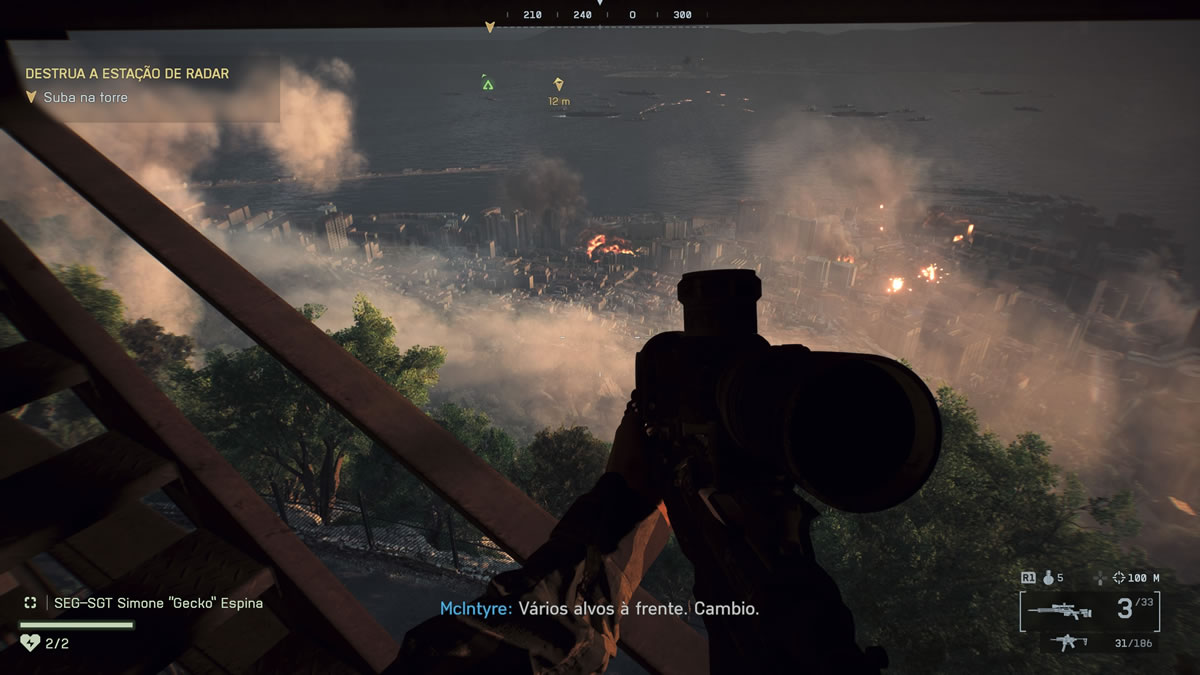Select the 'Suba na torre' objective step
1200x675 pixels.
click(85, 98)
